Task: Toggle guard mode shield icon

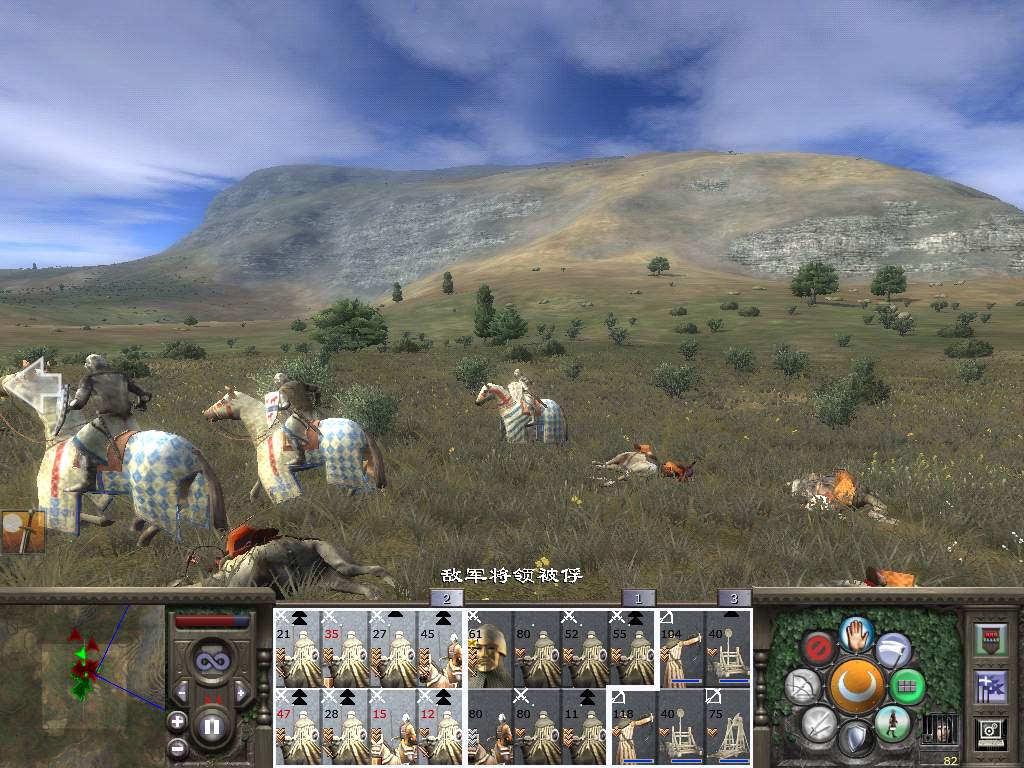Action: pos(855,740)
